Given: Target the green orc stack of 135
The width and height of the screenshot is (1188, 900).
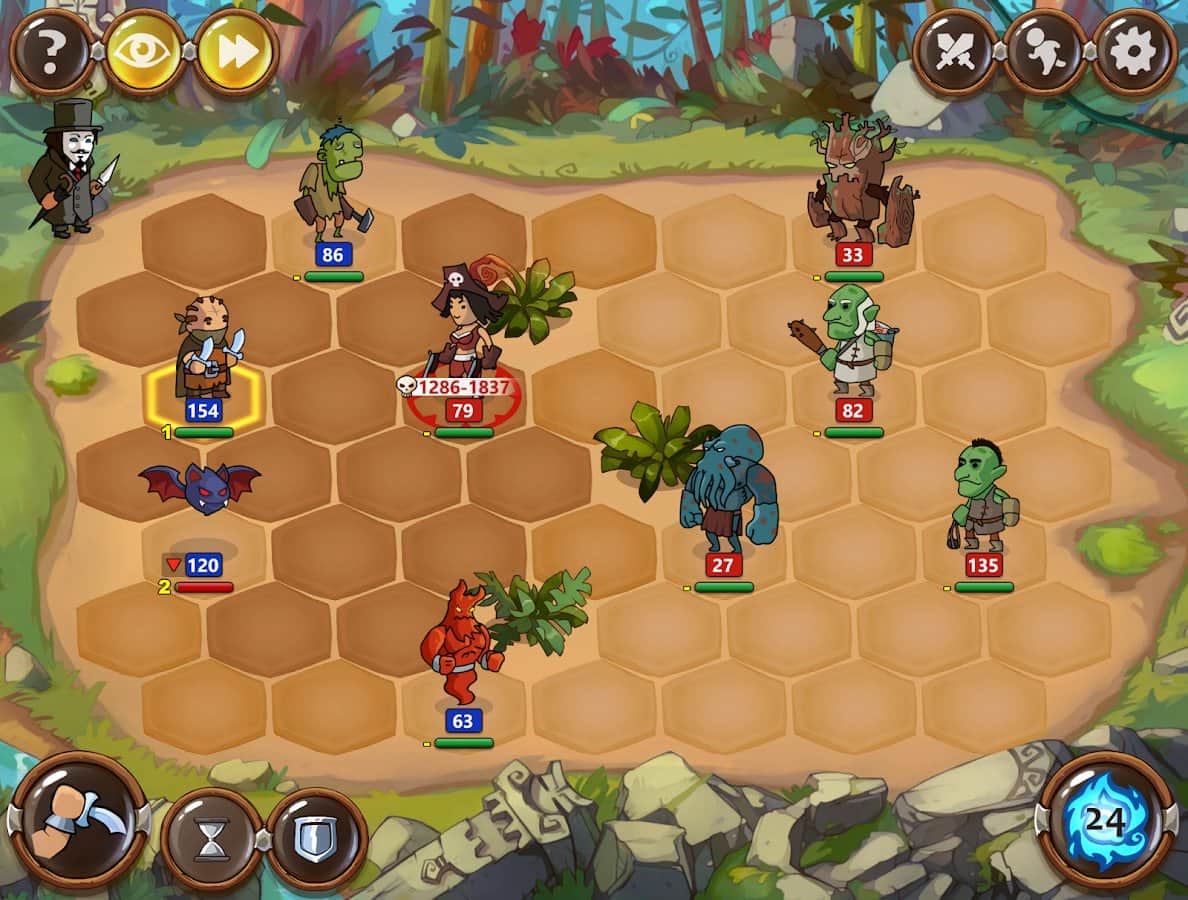Looking at the screenshot, I should coord(984,500).
